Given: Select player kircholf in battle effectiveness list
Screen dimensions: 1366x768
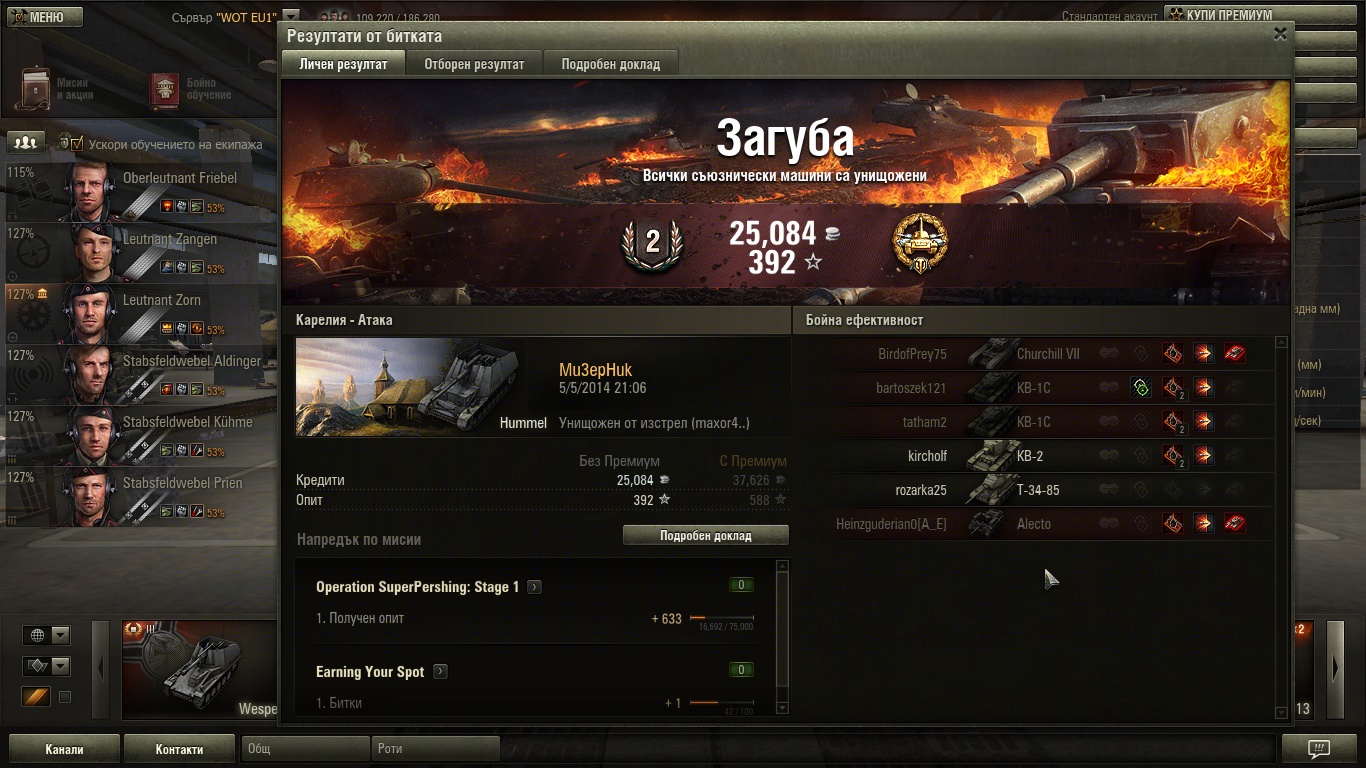Looking at the screenshot, I should [x=927, y=456].
